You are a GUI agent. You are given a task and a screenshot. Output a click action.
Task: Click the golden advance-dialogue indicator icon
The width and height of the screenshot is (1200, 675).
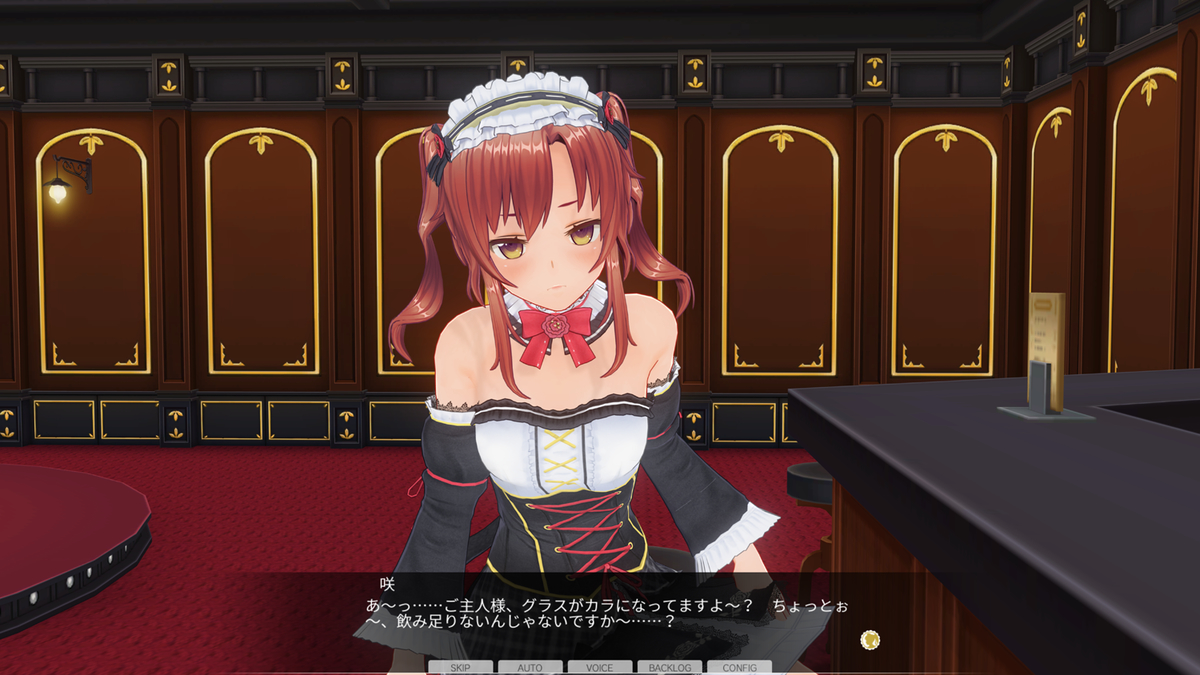[870, 639]
